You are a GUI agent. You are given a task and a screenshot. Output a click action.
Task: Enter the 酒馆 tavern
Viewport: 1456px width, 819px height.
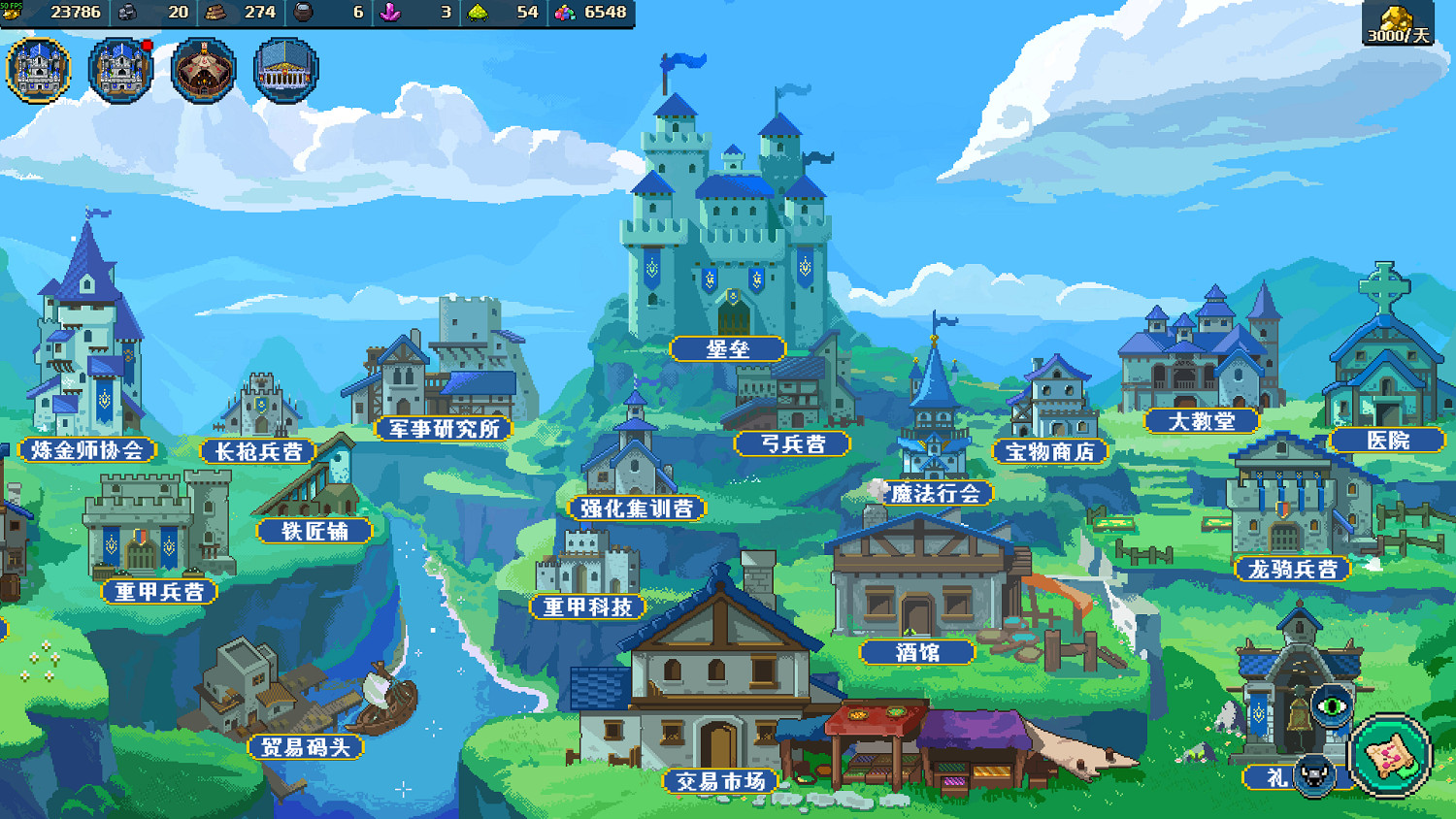tap(919, 652)
